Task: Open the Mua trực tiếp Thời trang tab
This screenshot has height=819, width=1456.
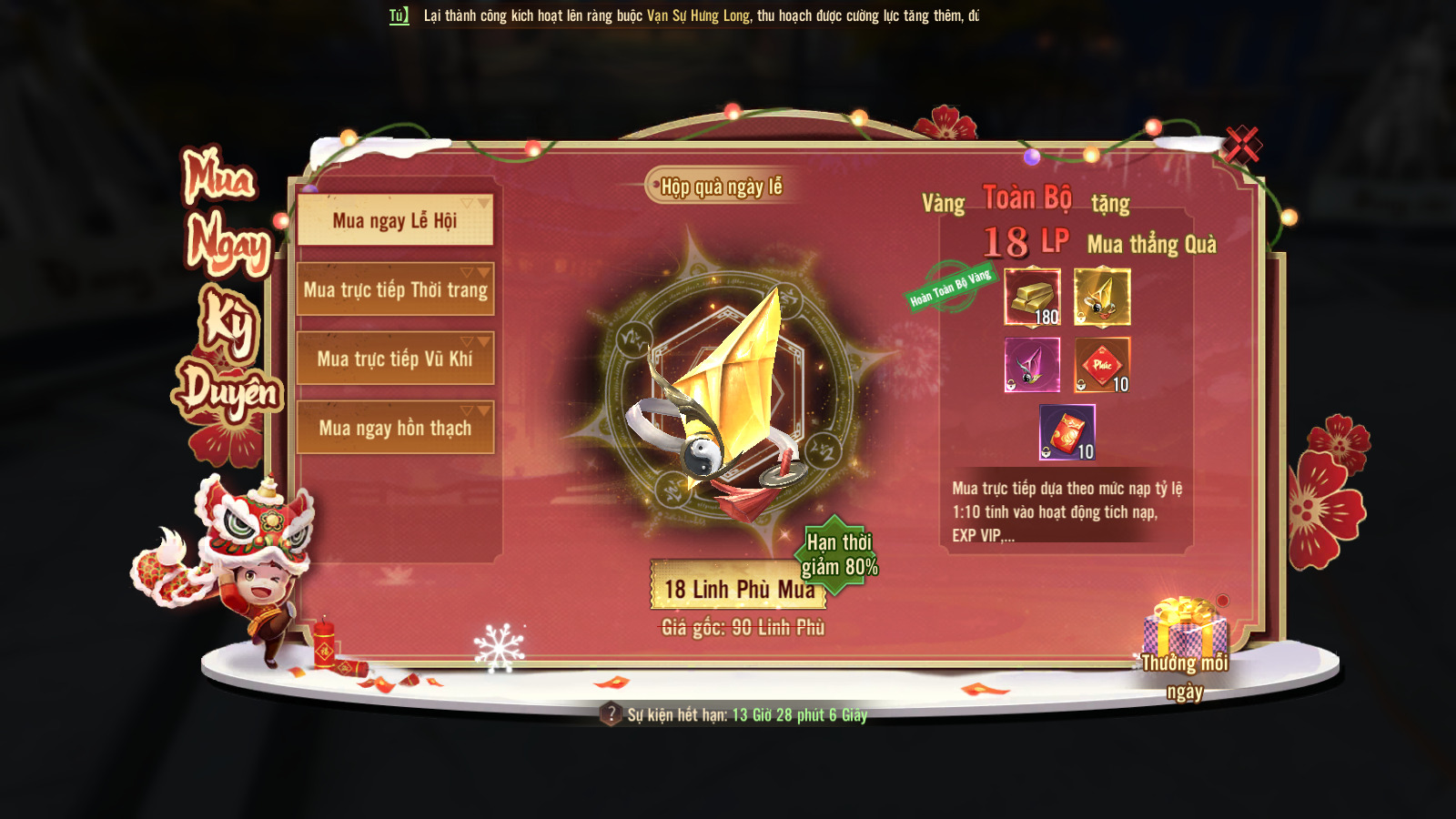Action: coord(395,289)
